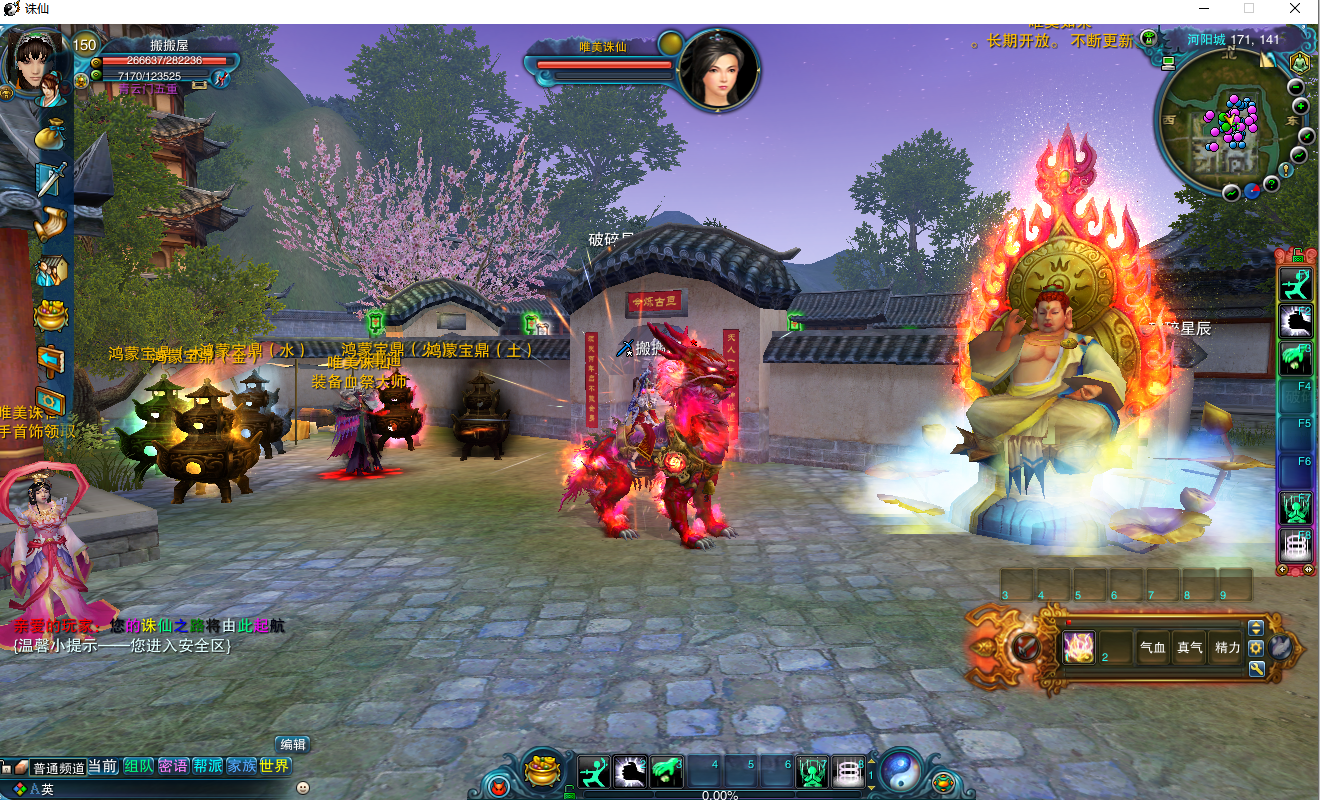Screen dimensions: 1320x800
Task: Use the 气血 potion slot
Action: pyautogui.click(x=1153, y=648)
